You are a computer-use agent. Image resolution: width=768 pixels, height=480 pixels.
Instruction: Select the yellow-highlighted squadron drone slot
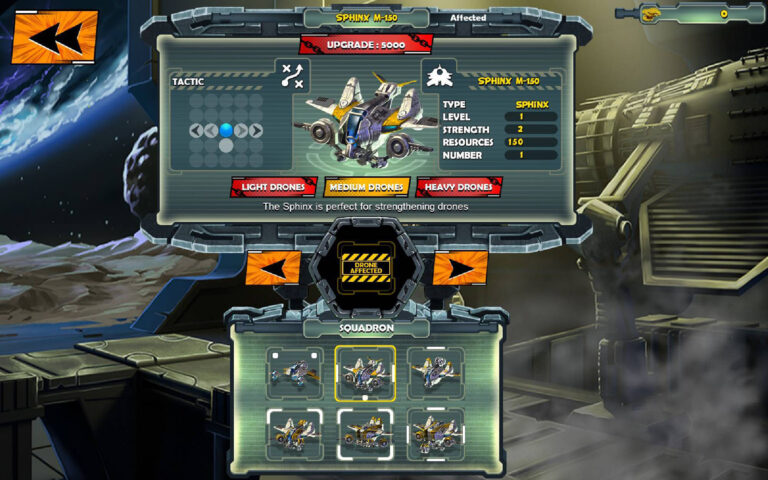(x=365, y=373)
